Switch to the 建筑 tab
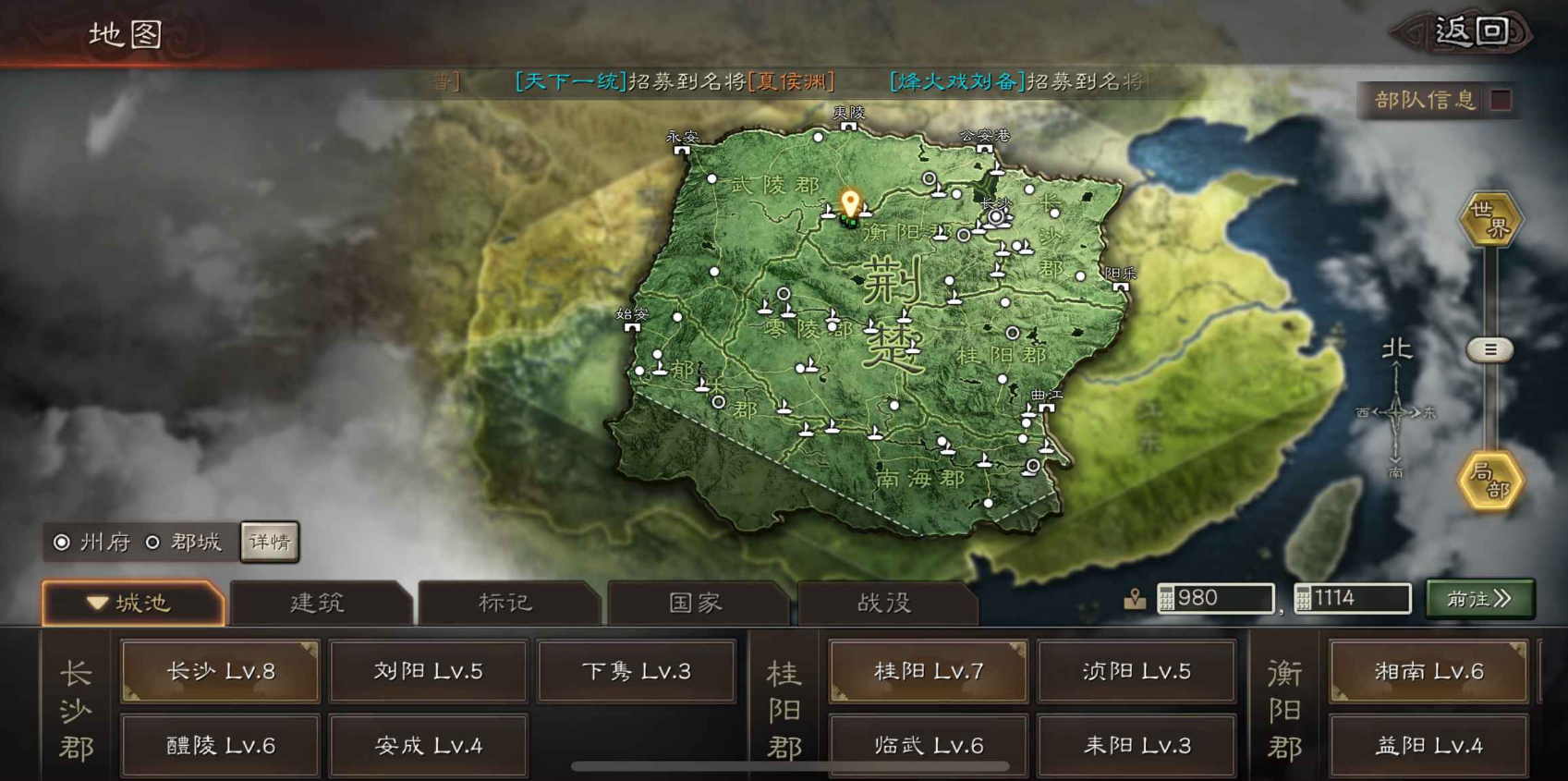The height and width of the screenshot is (781, 1568). click(319, 603)
